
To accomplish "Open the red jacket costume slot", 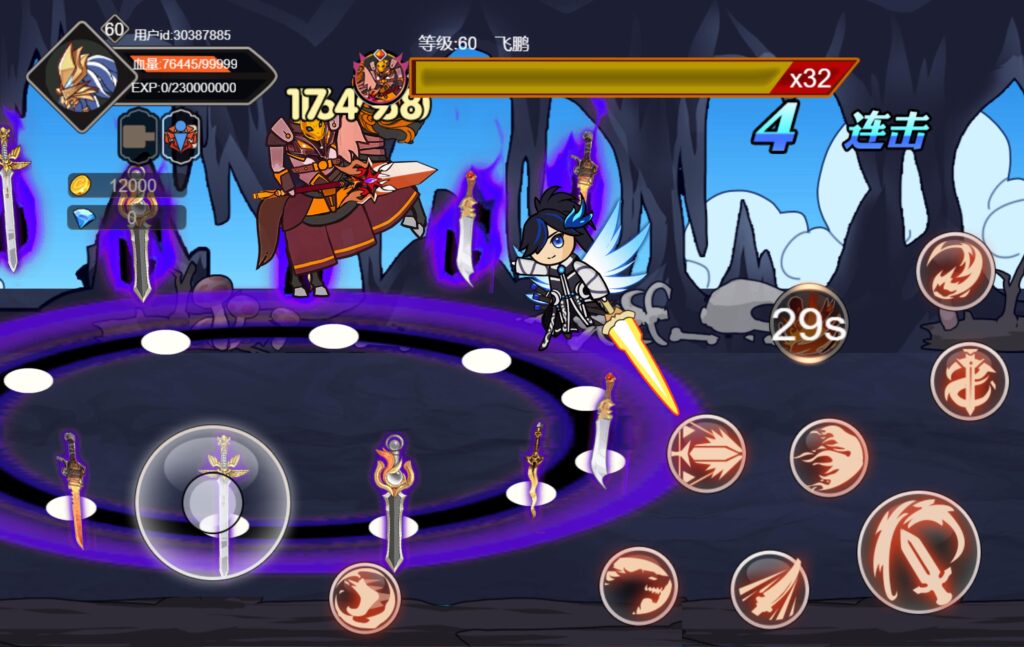I will [x=181, y=137].
